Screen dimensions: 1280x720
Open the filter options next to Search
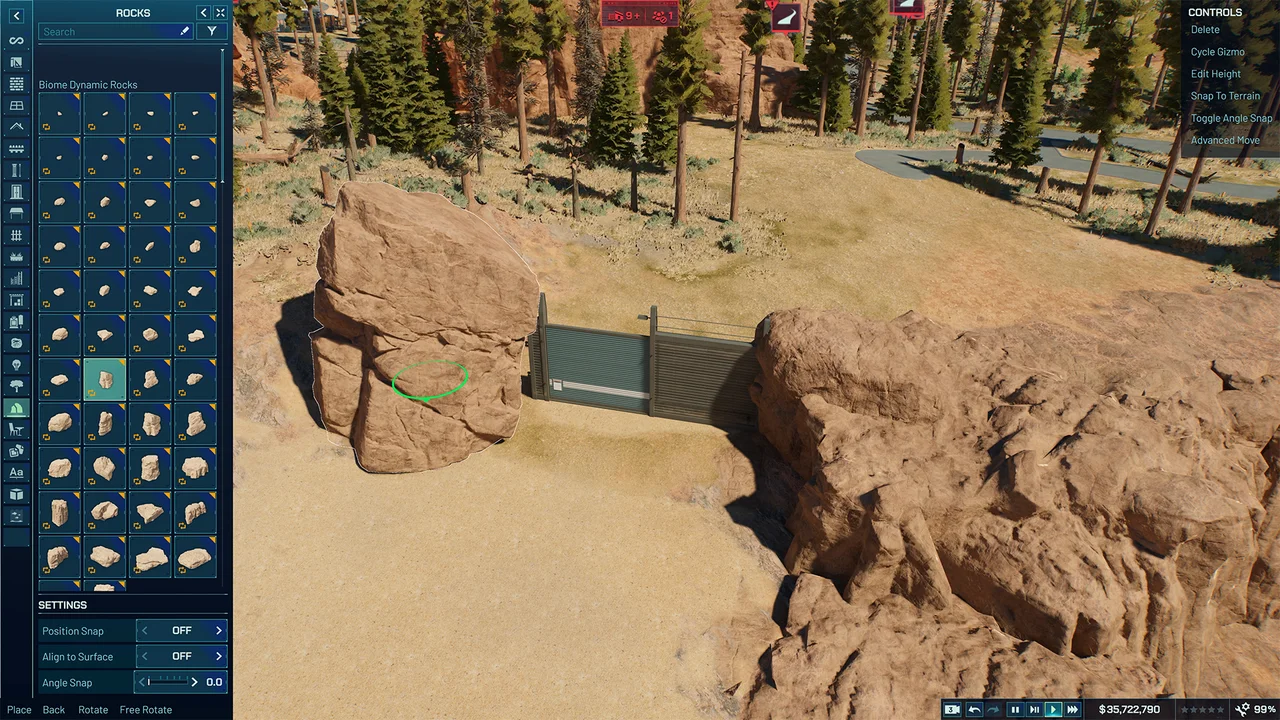212,32
